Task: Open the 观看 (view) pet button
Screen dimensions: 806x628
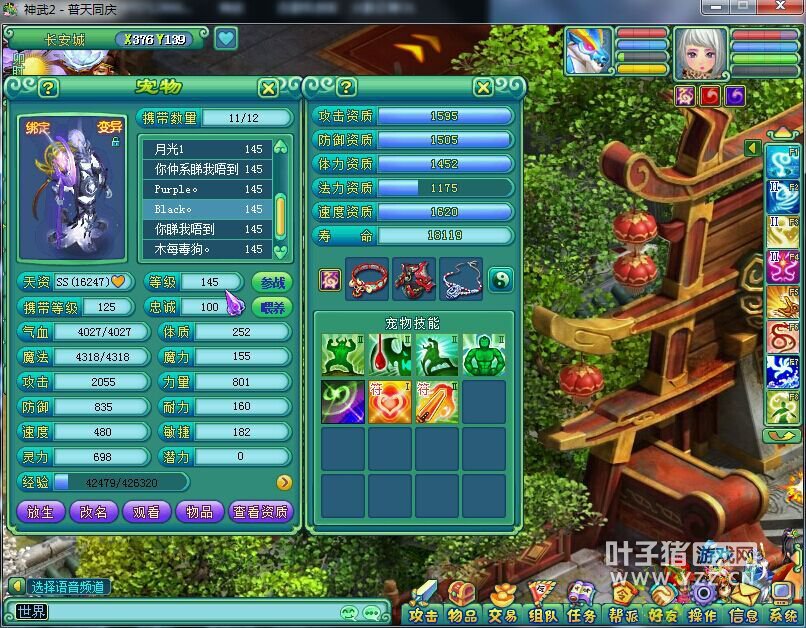Action: [x=146, y=511]
